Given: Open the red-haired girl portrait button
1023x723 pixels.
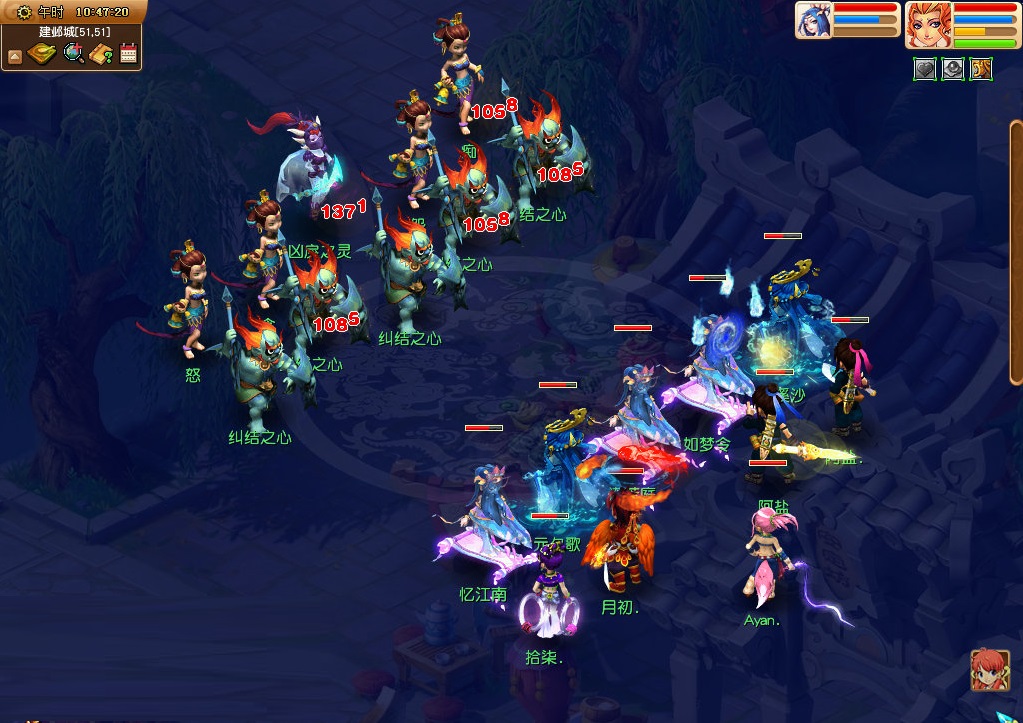Looking at the screenshot, I should (989, 670).
